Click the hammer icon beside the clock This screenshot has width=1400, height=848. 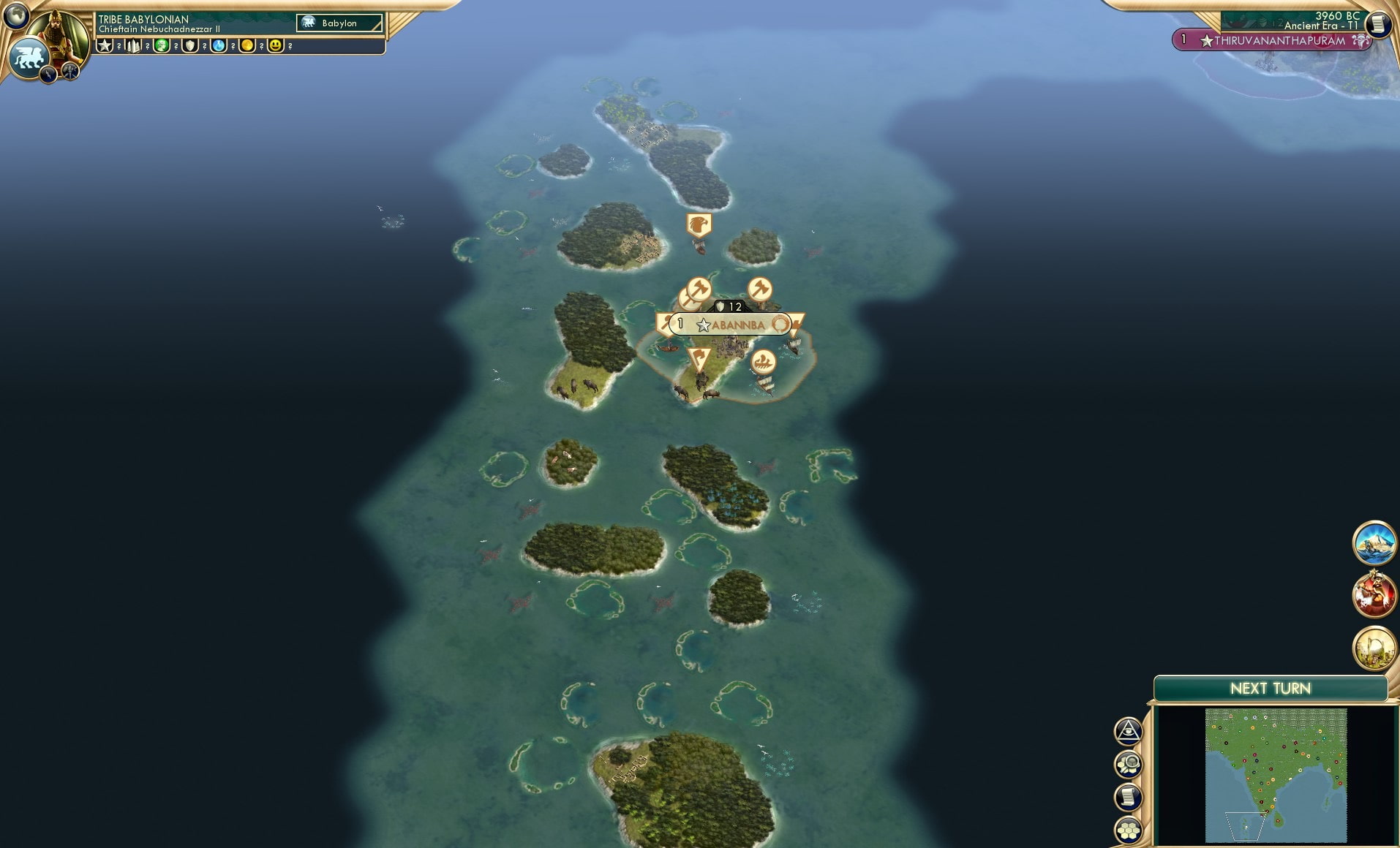click(x=69, y=72)
